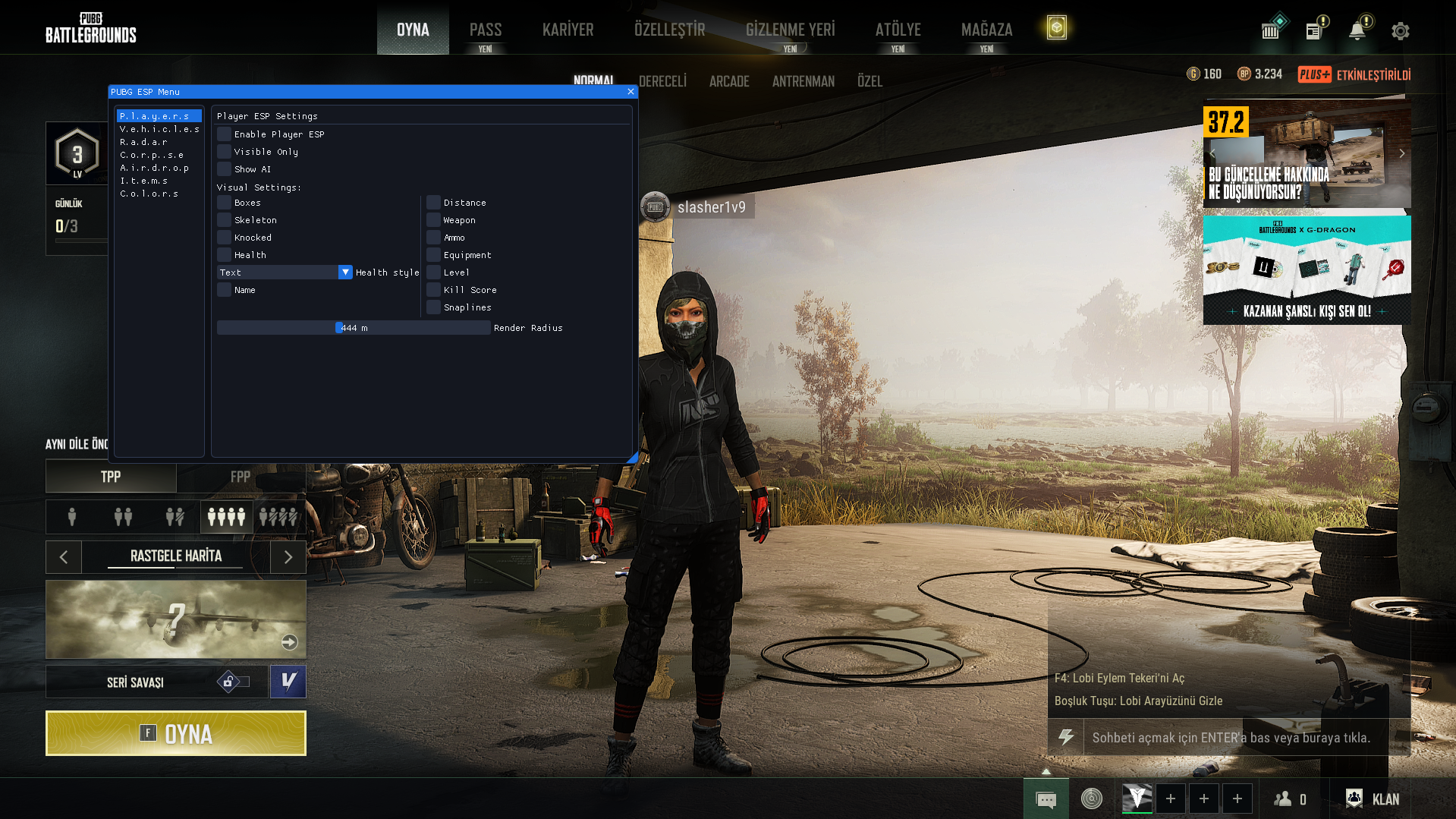Viewport: 1456px width, 819px height.
Task: Open the KLAN clan panel
Action: 1373,799
